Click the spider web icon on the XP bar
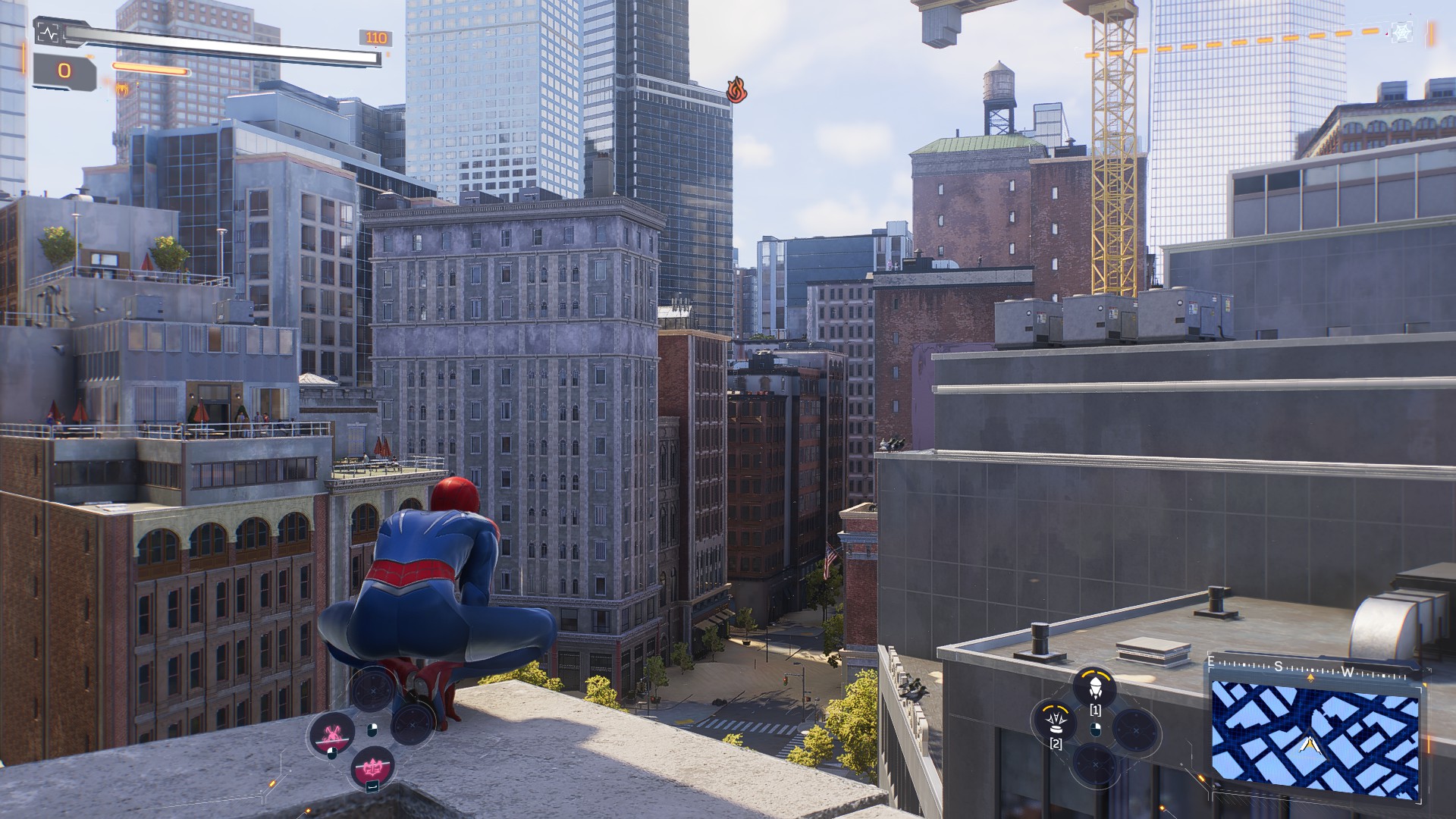Viewport: 1456px width, 819px height. tap(1402, 32)
